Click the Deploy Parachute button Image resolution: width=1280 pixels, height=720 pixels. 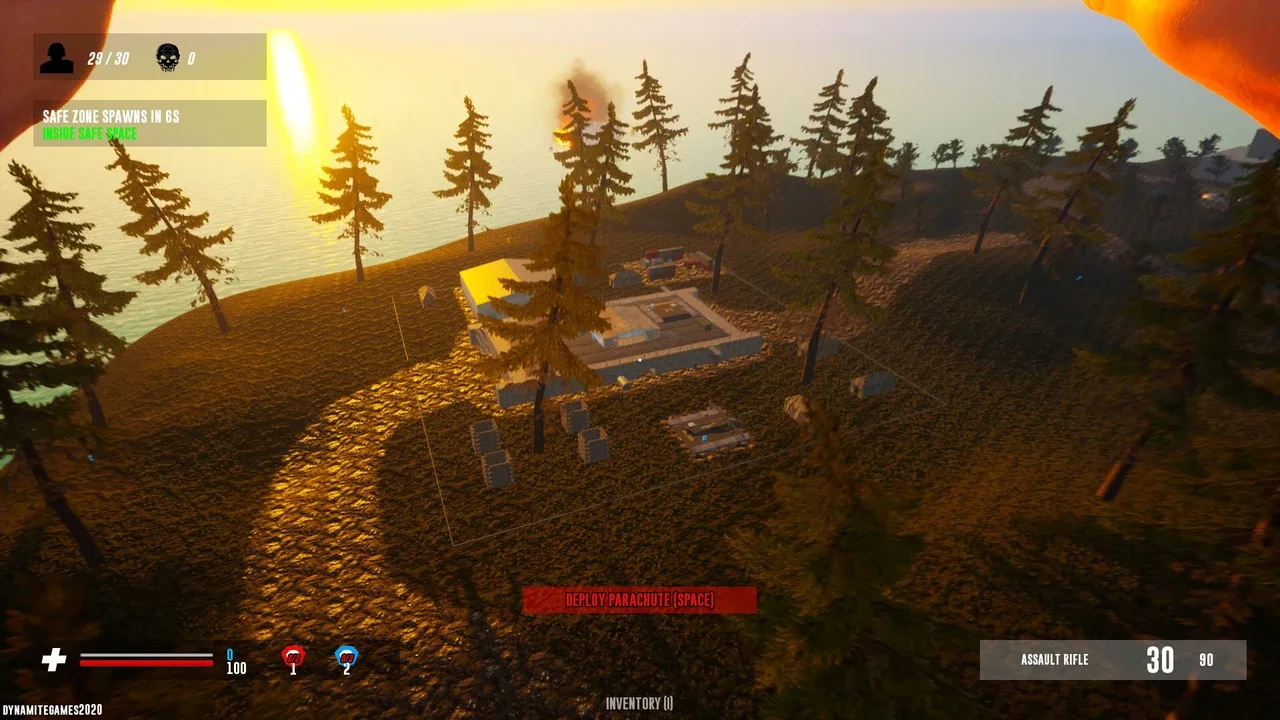point(640,600)
